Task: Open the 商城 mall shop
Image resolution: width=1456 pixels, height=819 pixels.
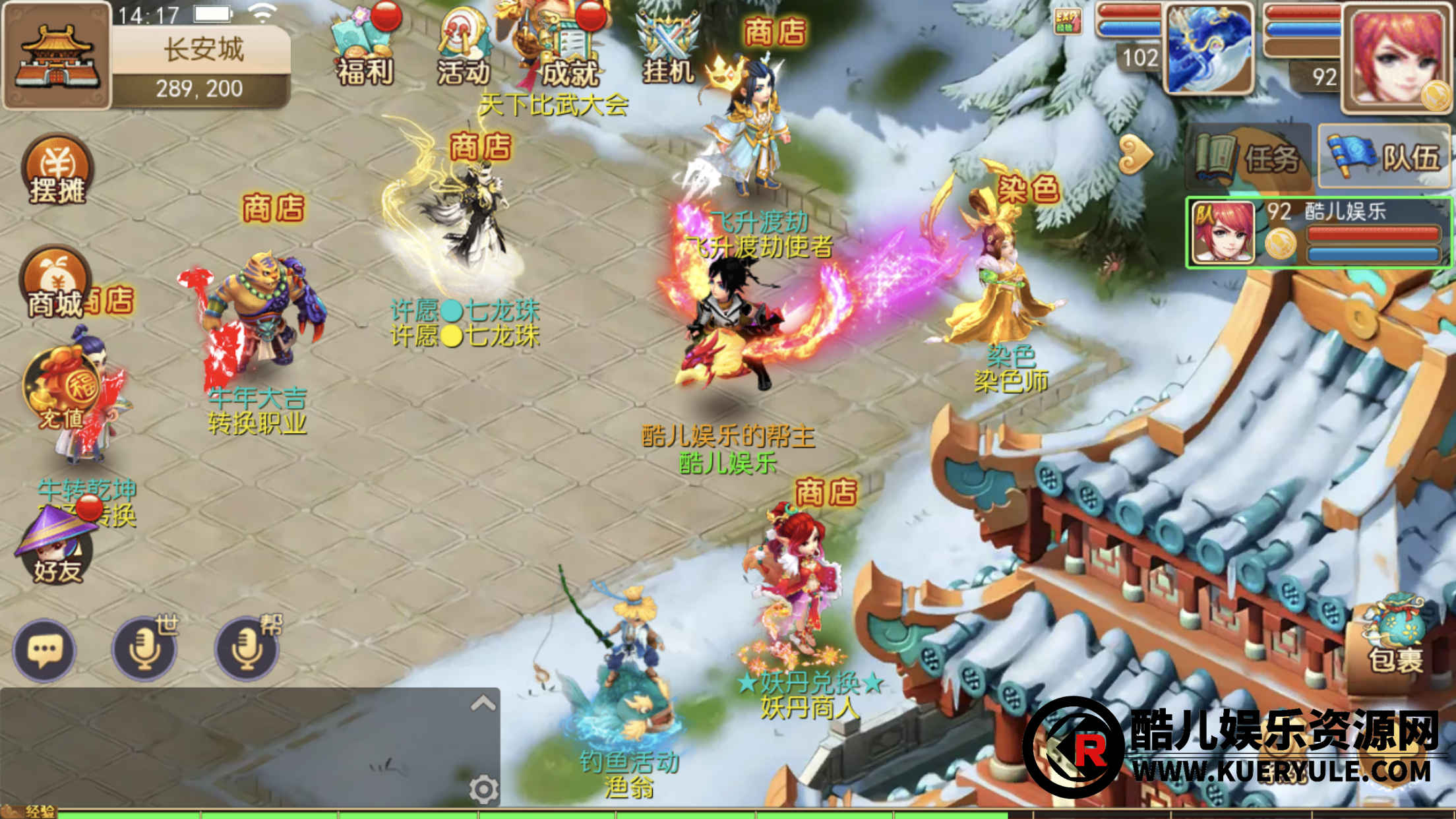Action: coord(55,284)
